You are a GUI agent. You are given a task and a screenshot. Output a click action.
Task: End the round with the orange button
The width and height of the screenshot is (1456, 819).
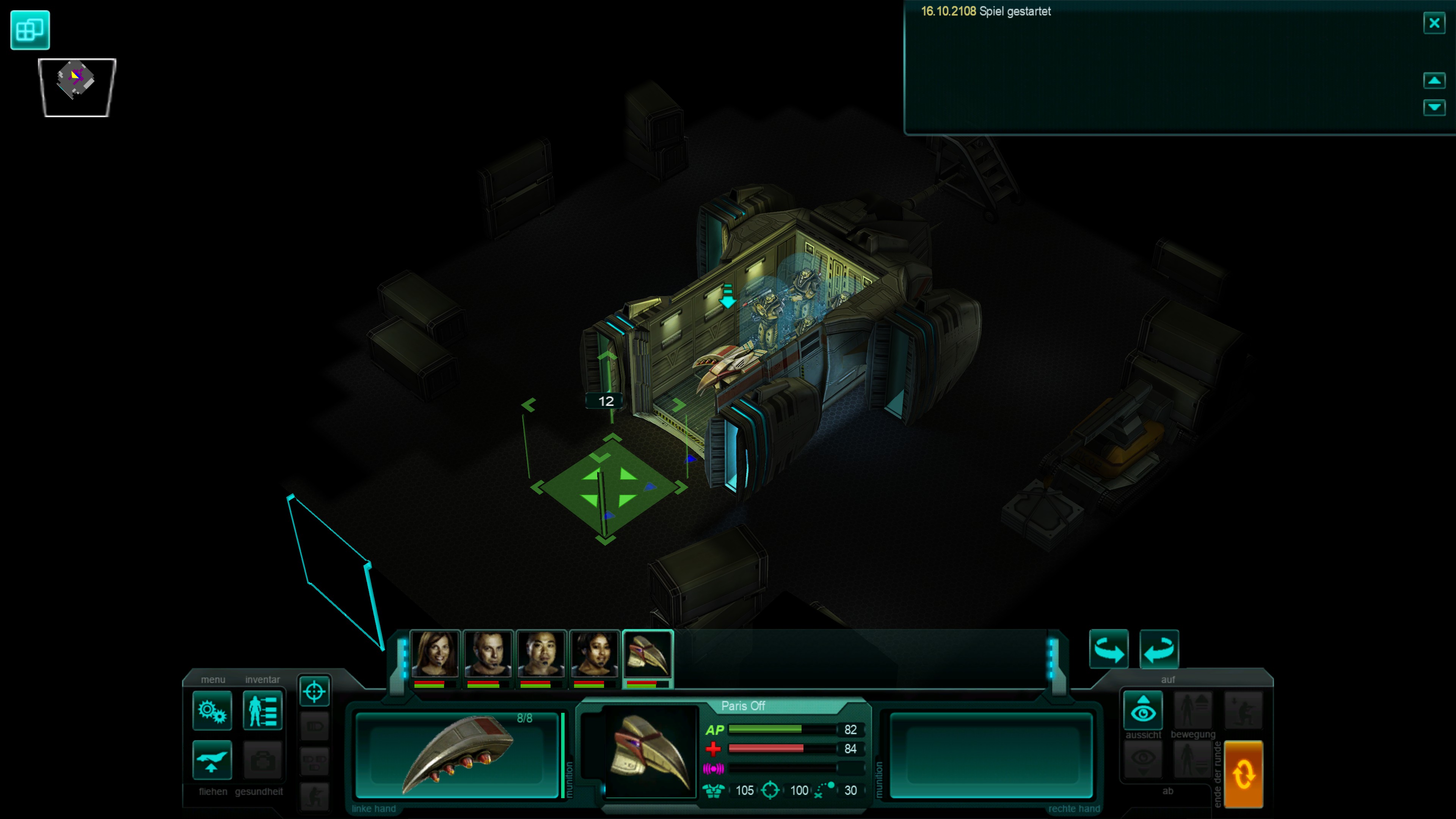click(1243, 774)
